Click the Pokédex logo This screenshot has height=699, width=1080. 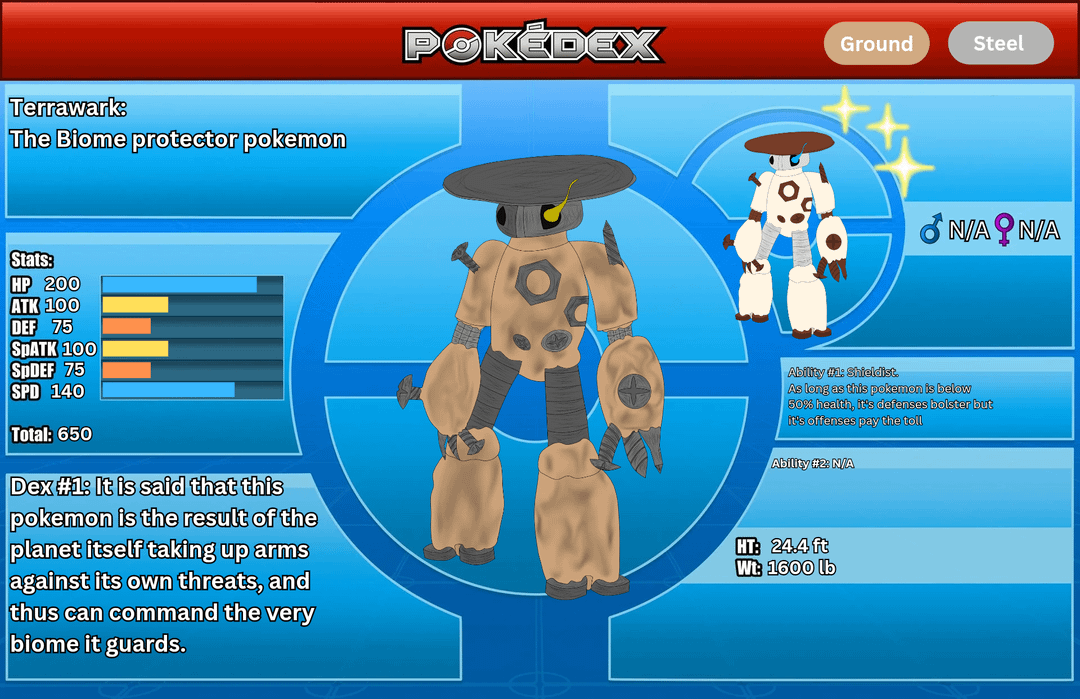point(534,43)
